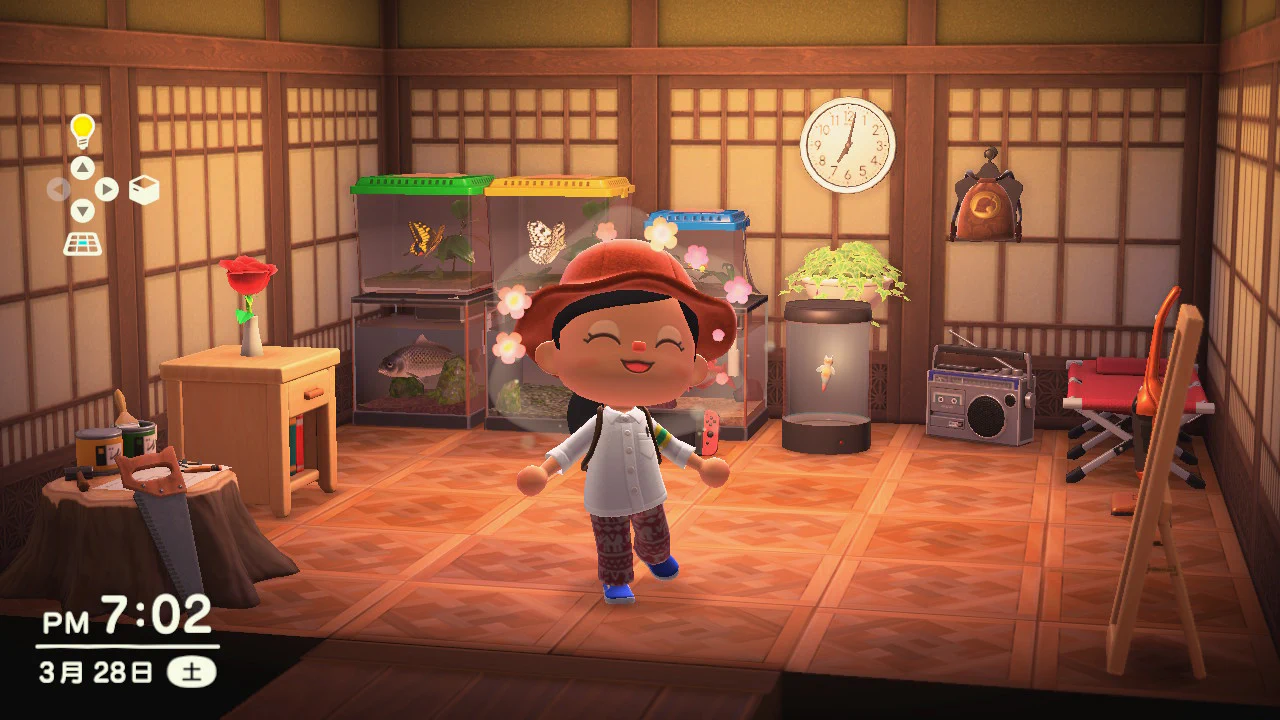Enter decorating mode via the floor grid icon
This screenshot has height=720, width=1280.
click(82, 243)
